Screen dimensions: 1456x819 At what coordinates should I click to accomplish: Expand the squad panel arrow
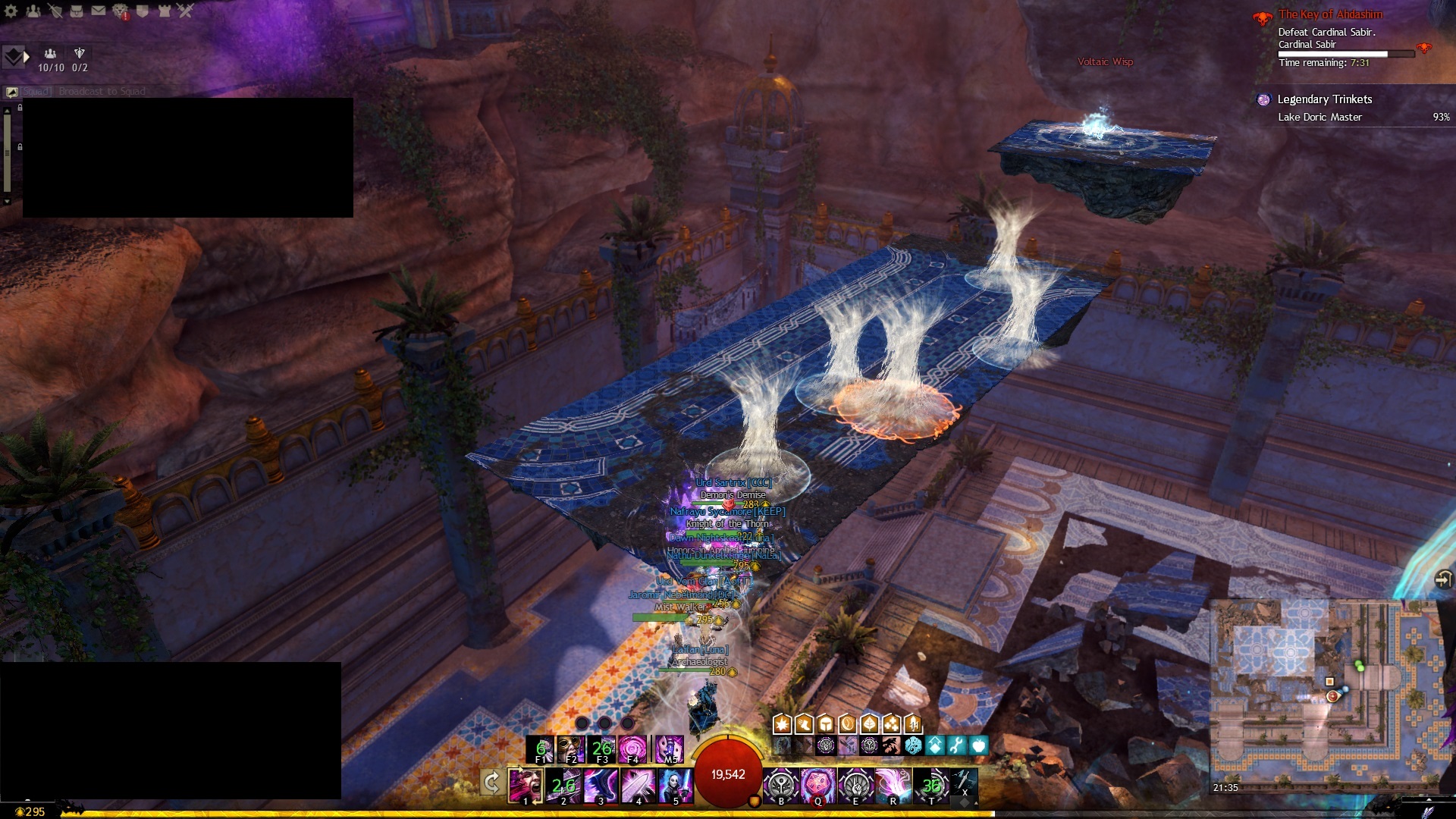coord(27,56)
